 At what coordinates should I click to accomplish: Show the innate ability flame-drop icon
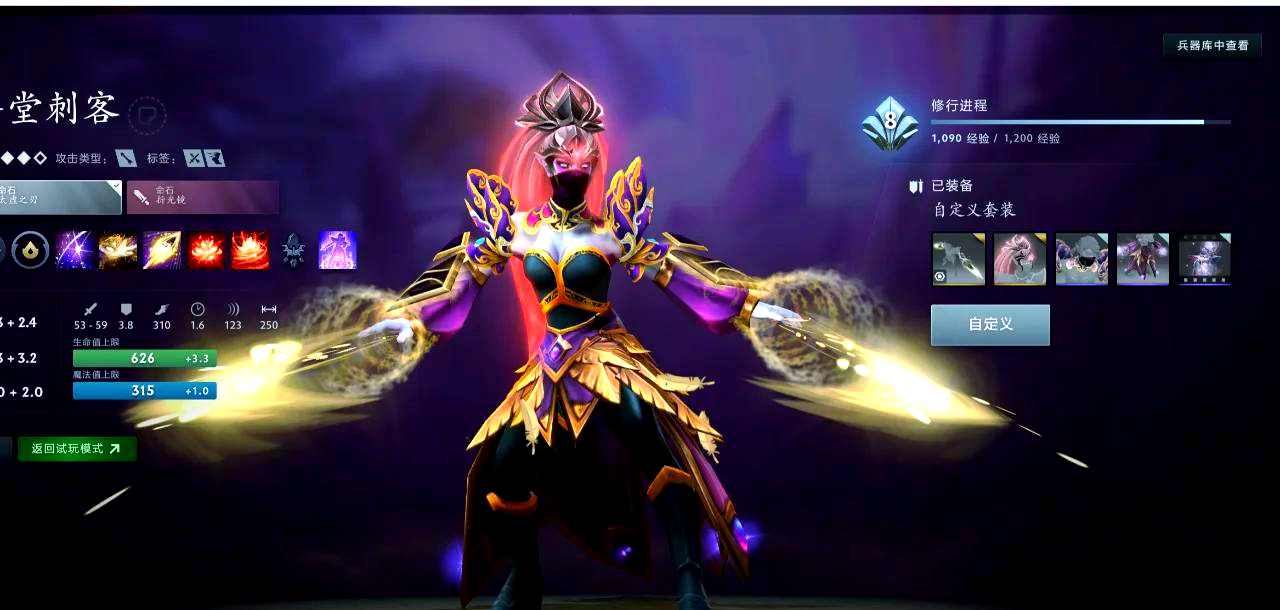pos(31,250)
